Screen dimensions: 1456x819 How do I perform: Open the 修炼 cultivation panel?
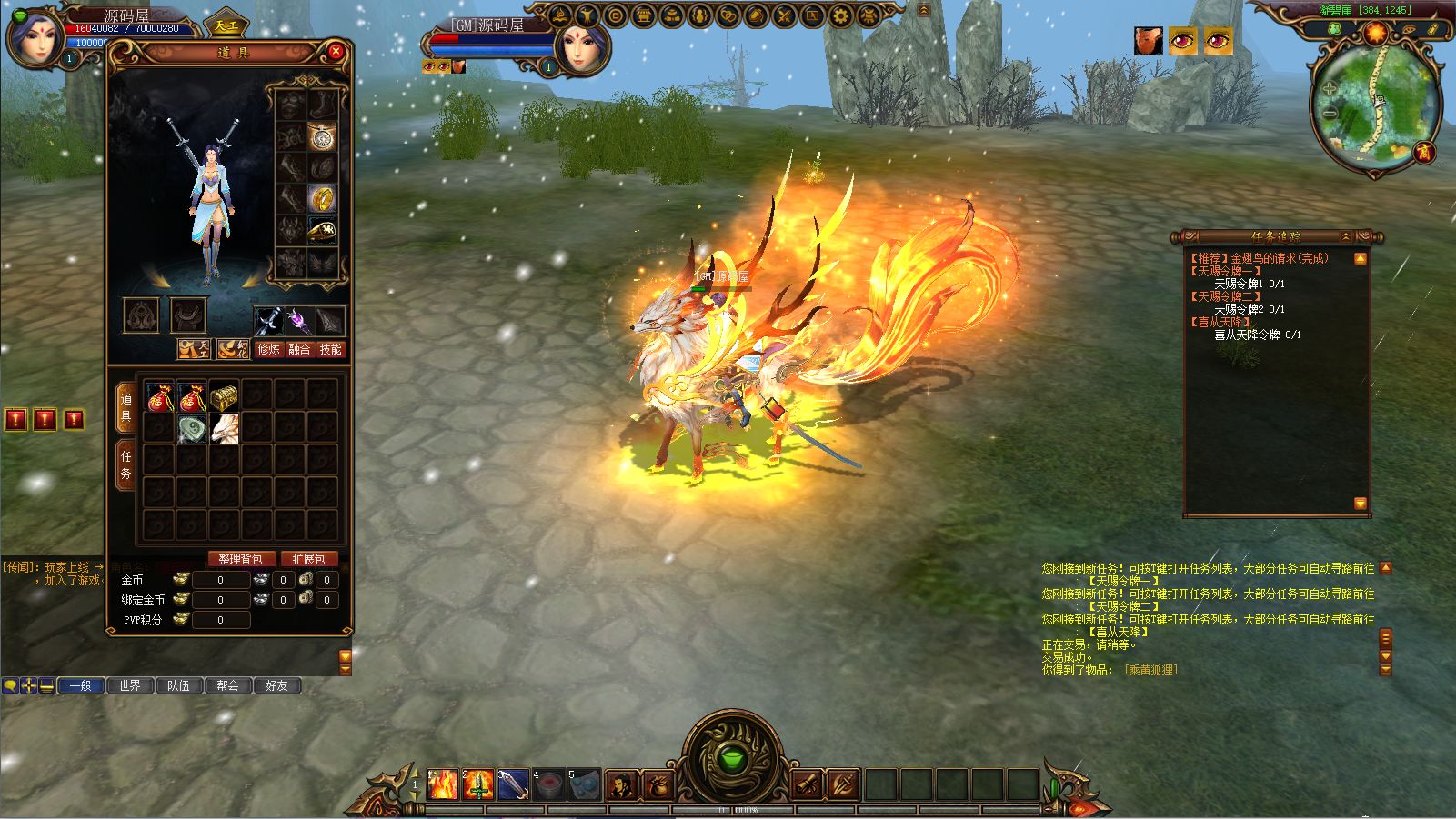point(269,349)
